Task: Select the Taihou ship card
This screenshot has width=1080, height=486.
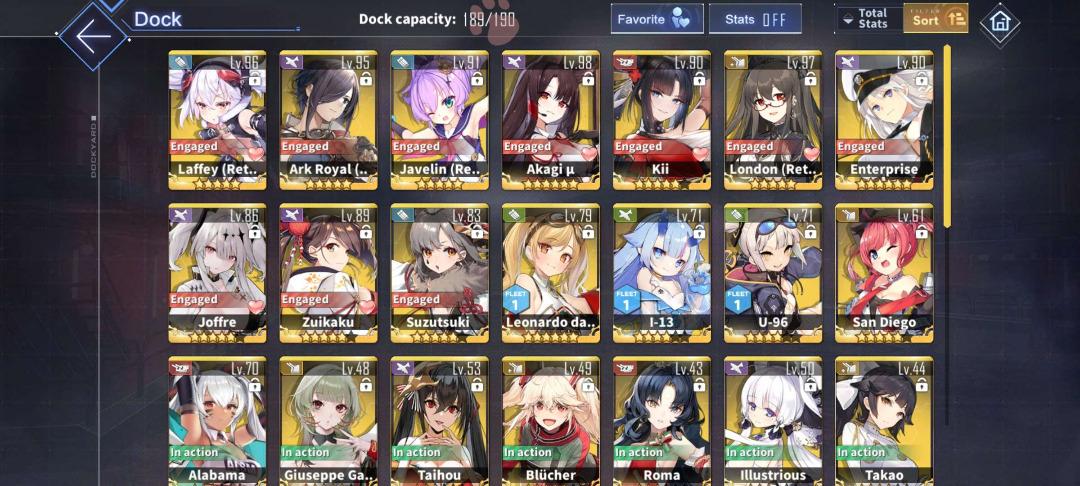Action: point(439,420)
